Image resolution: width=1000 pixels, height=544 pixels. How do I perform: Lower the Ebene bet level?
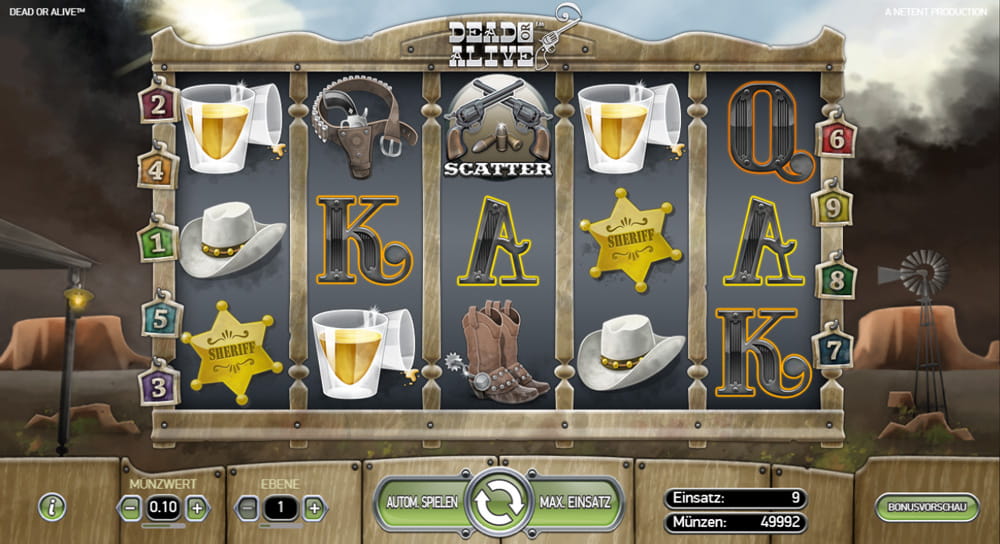point(247,508)
